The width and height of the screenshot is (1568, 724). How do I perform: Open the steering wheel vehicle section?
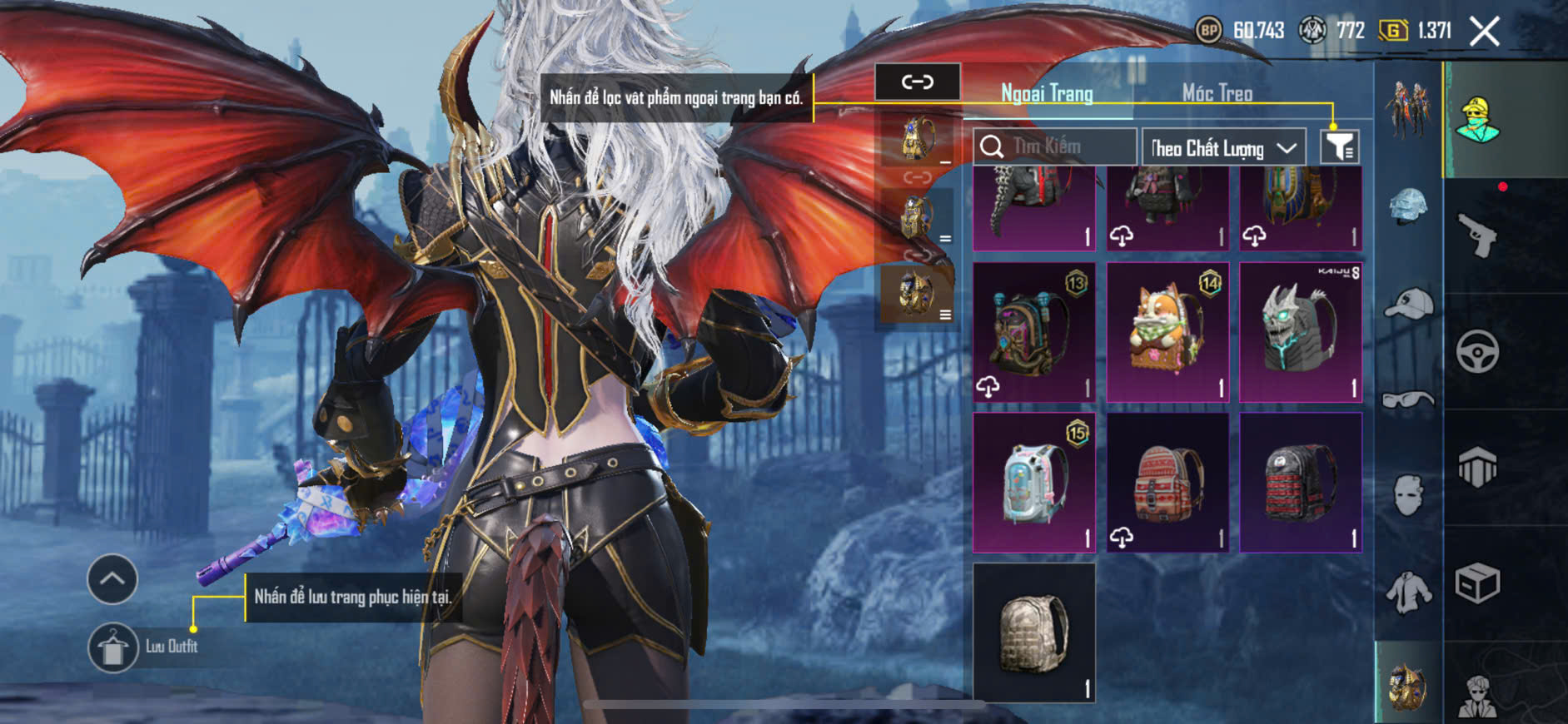[1477, 351]
